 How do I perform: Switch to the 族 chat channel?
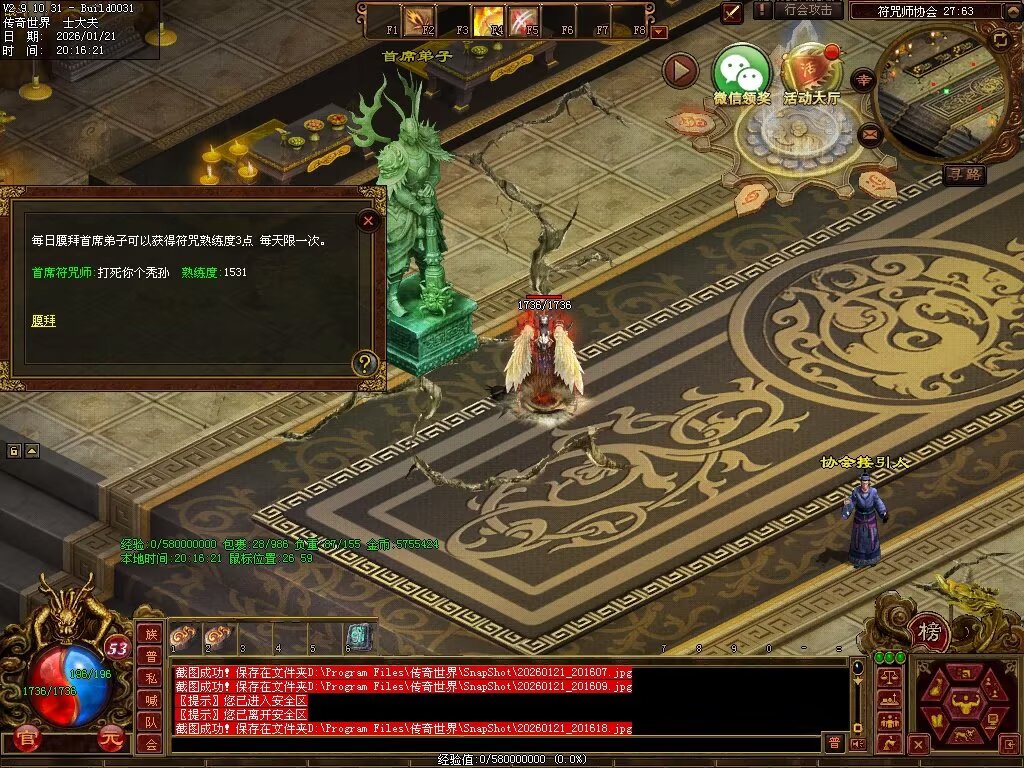150,634
